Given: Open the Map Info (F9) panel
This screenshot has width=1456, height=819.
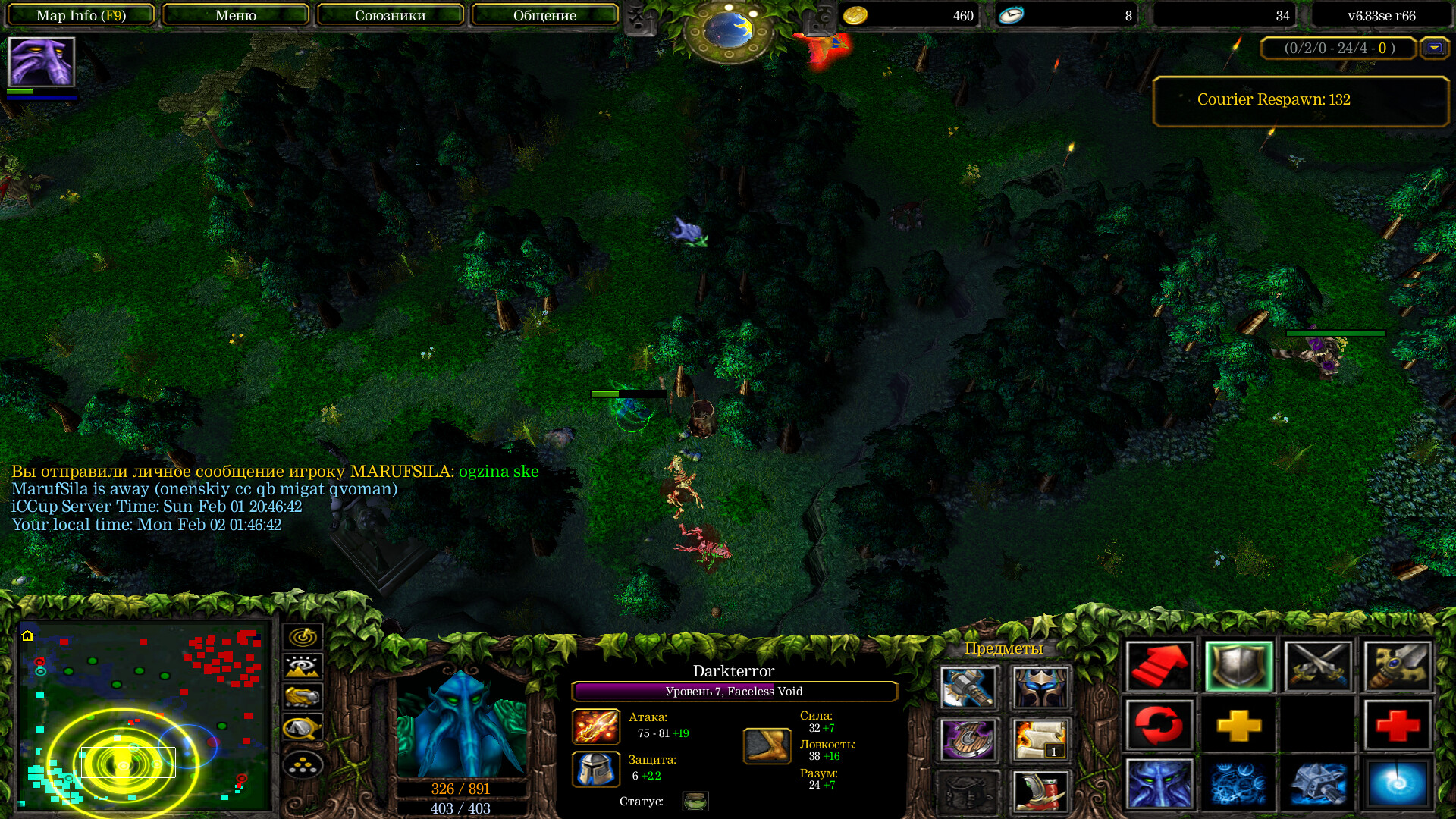Looking at the screenshot, I should click(81, 15).
